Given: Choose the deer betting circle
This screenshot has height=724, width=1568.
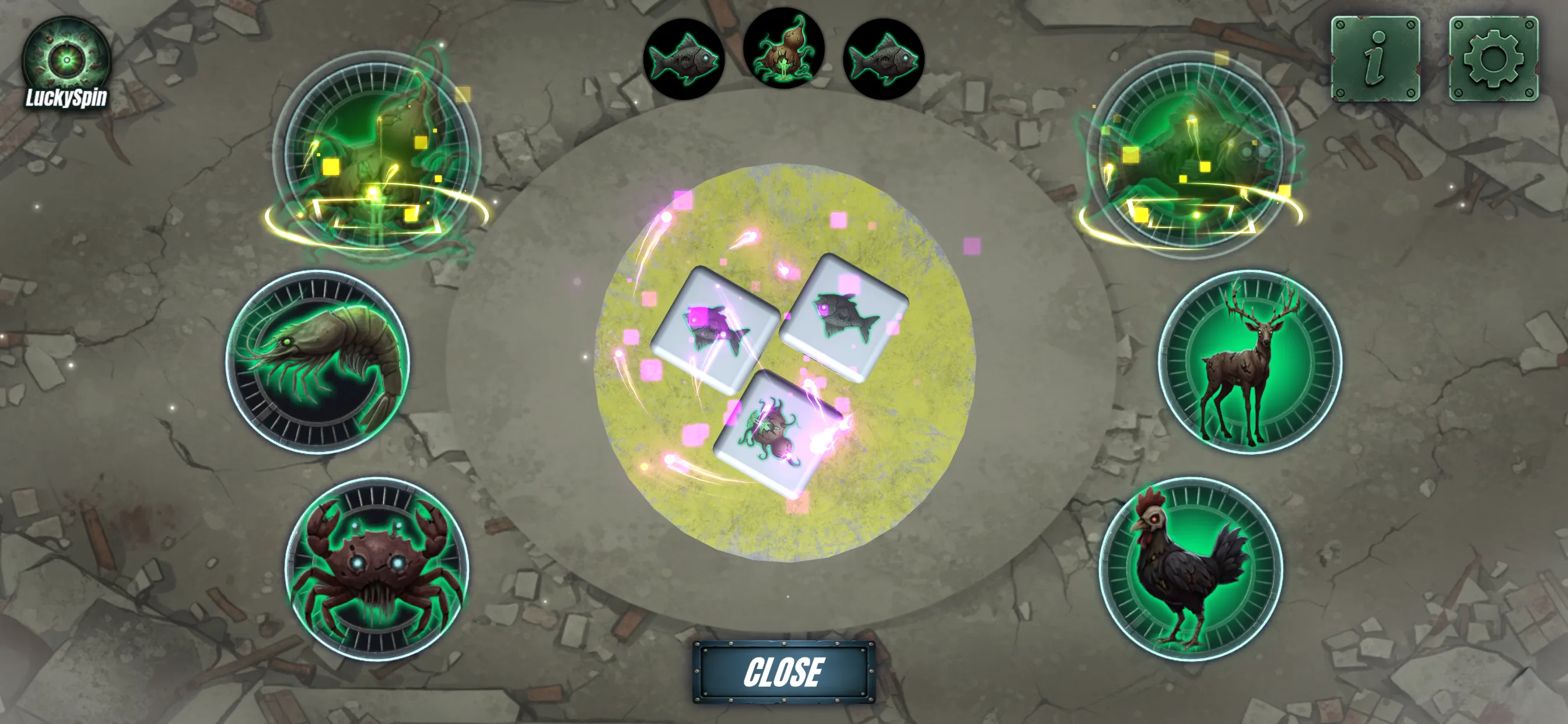Looking at the screenshot, I should tap(1249, 362).
